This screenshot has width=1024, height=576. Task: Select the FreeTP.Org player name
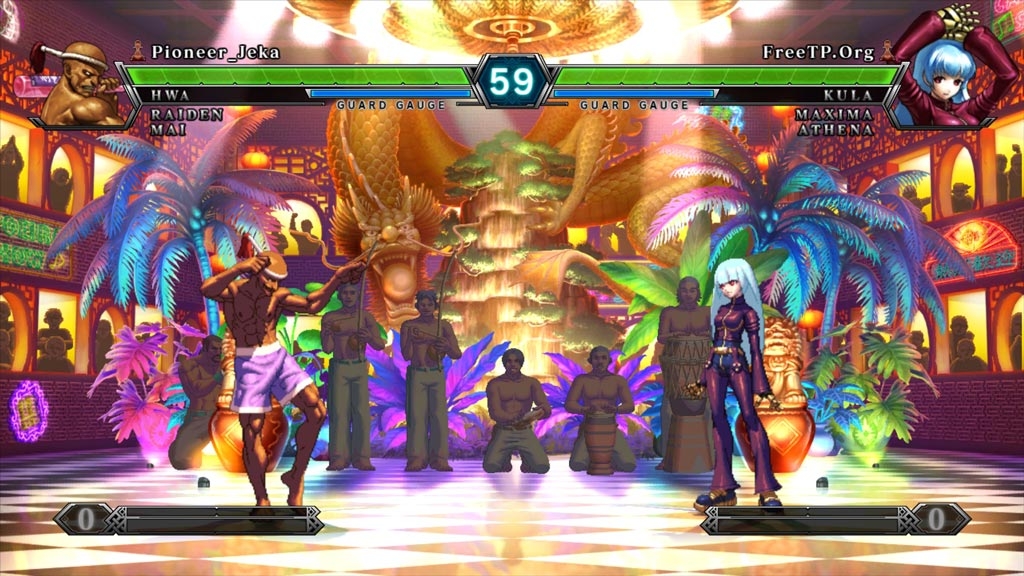pos(818,52)
